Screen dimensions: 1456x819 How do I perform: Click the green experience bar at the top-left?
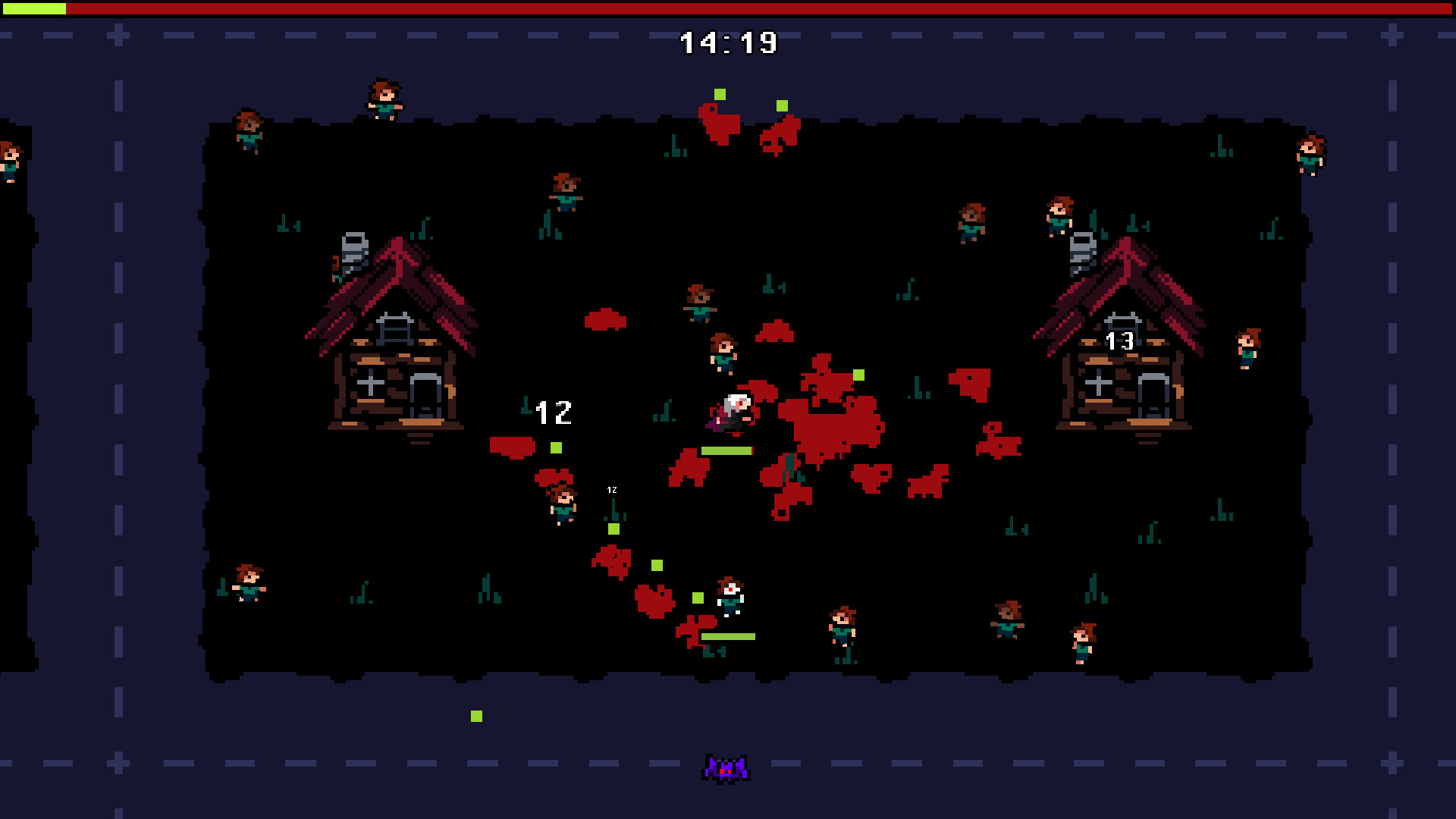click(x=34, y=9)
